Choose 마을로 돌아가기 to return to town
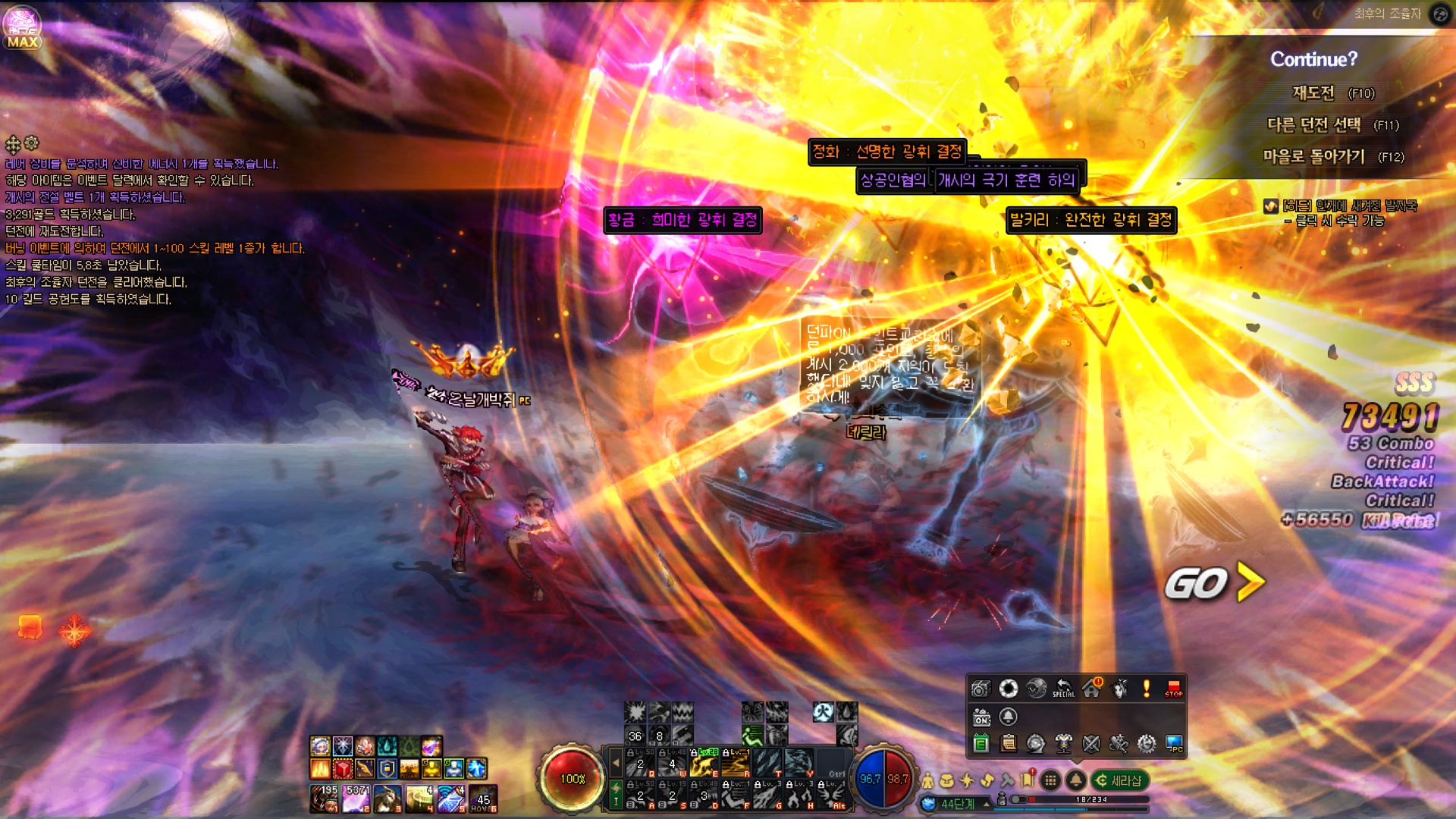This screenshot has height=819, width=1456. click(x=1314, y=157)
